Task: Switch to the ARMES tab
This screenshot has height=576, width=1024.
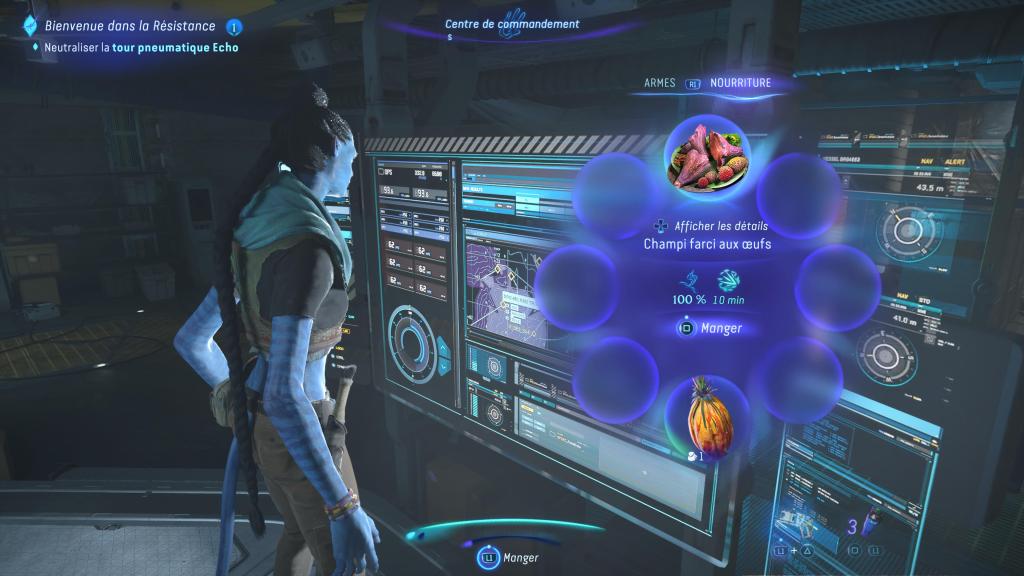Action: pos(660,83)
